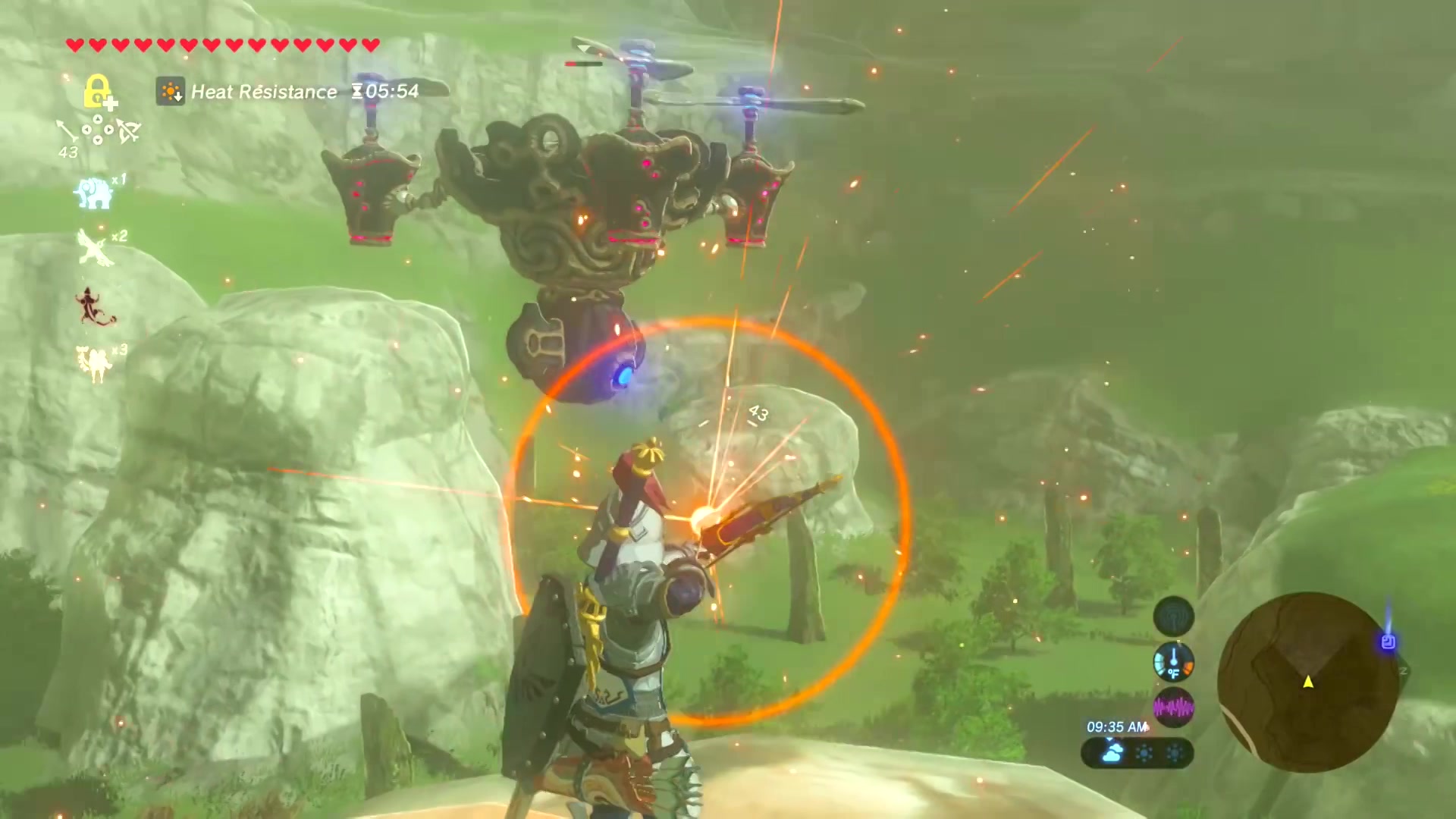The image size is (1456, 819).
Task: Click the Heat Resistance effect icon
Action: [x=171, y=92]
